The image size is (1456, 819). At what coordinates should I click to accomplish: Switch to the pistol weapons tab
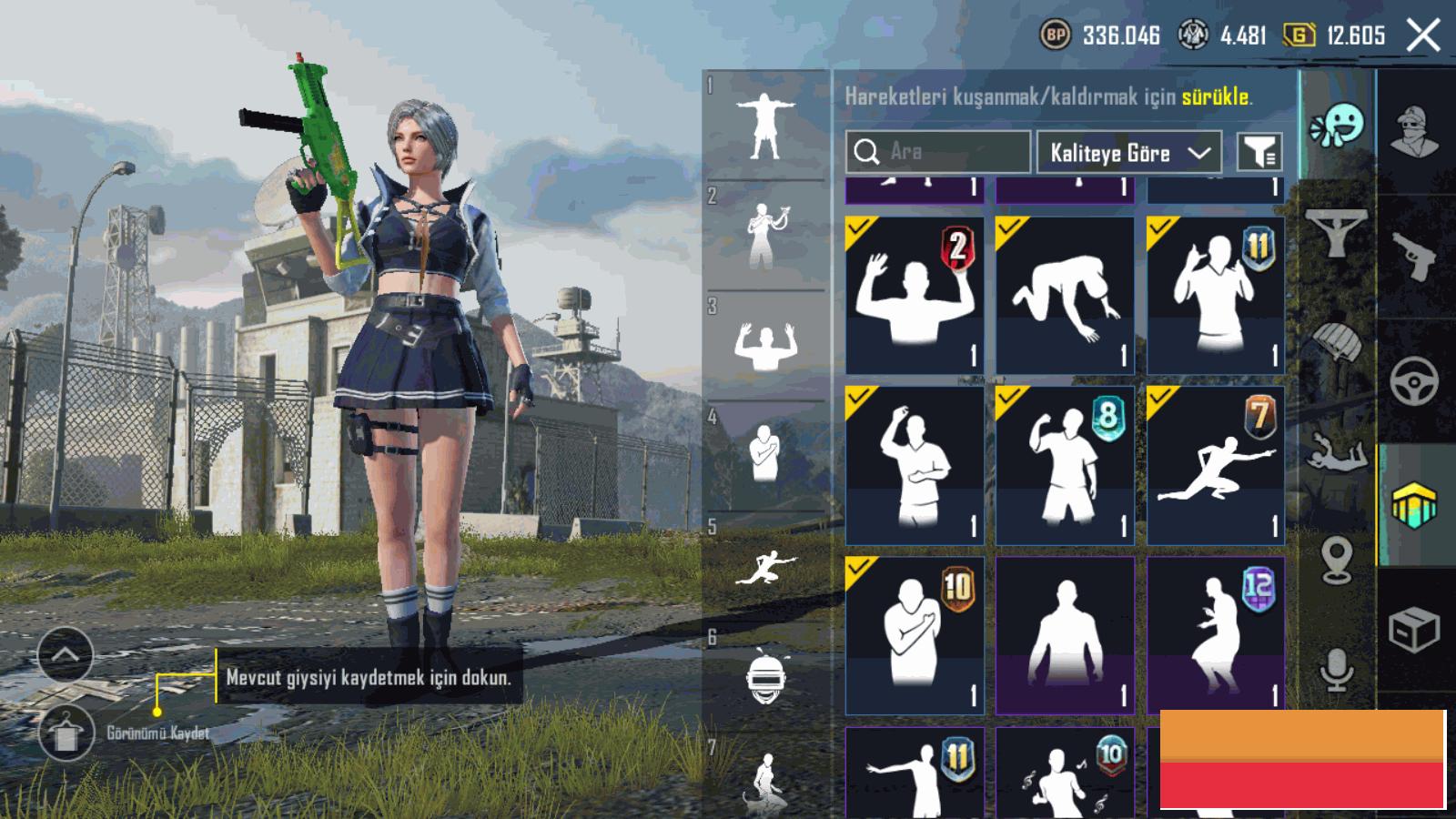click(1416, 255)
